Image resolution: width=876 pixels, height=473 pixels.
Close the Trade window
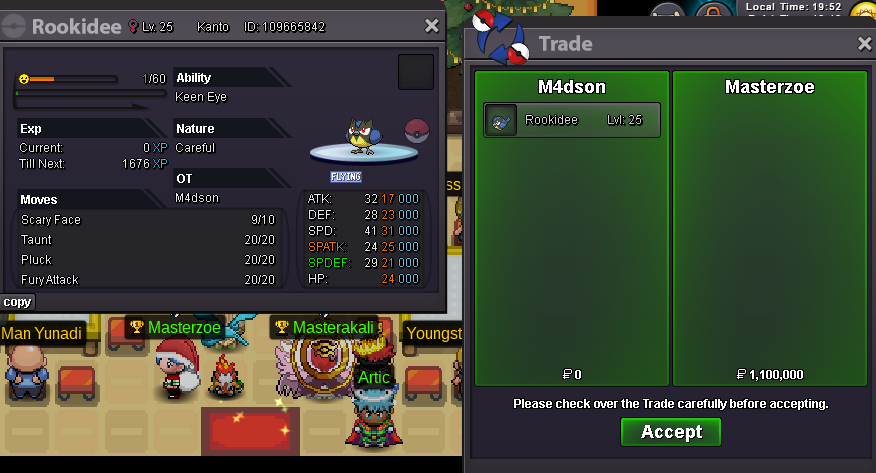(865, 44)
